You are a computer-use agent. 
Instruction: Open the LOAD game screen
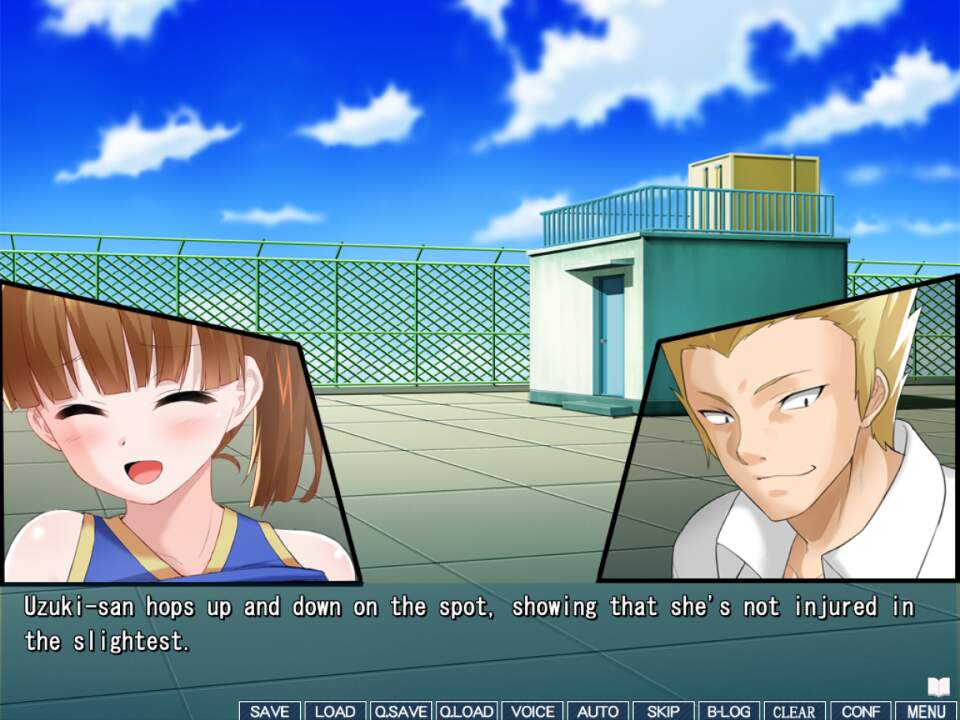(x=335, y=711)
